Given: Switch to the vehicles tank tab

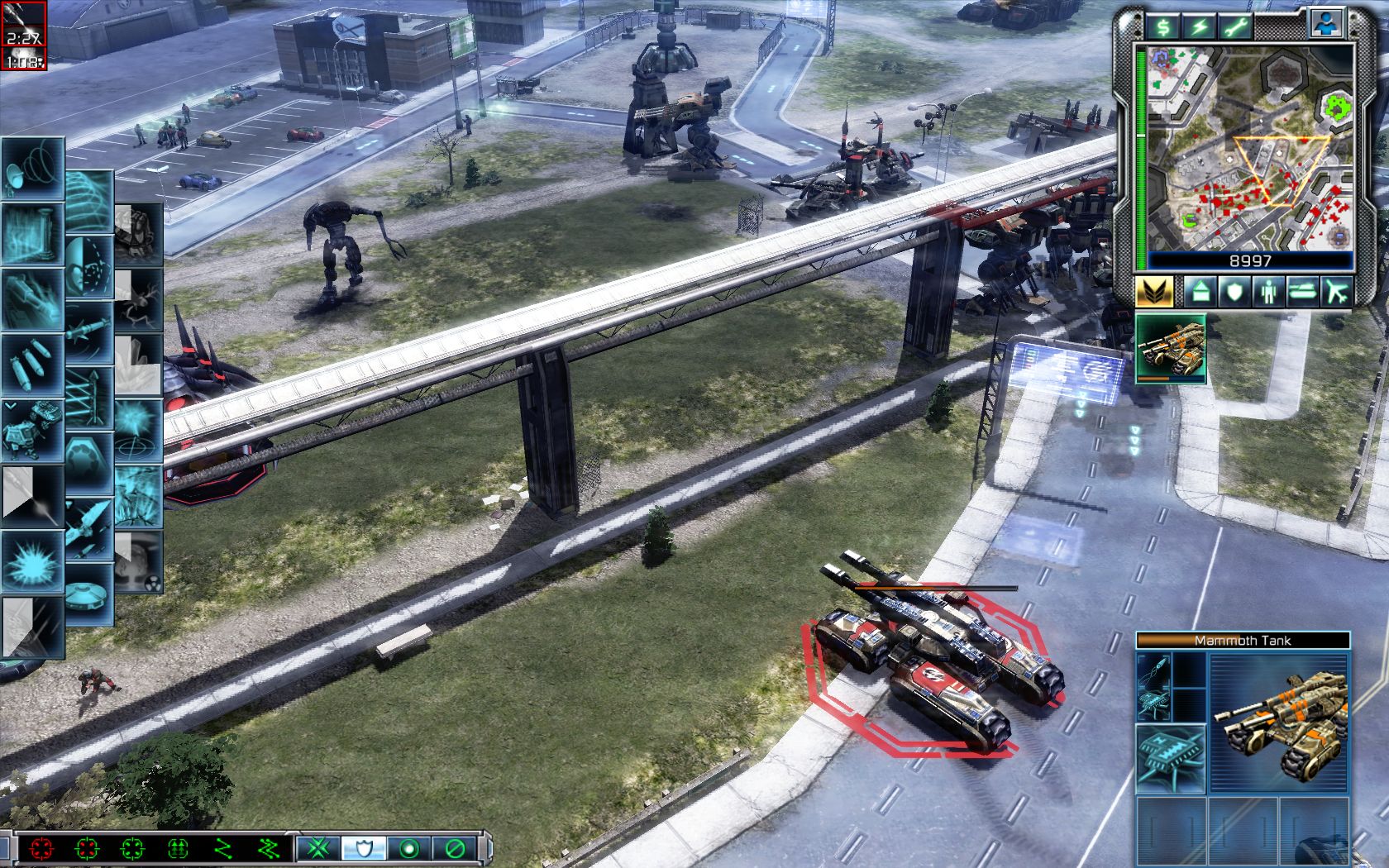Looking at the screenshot, I should coord(1302,291).
